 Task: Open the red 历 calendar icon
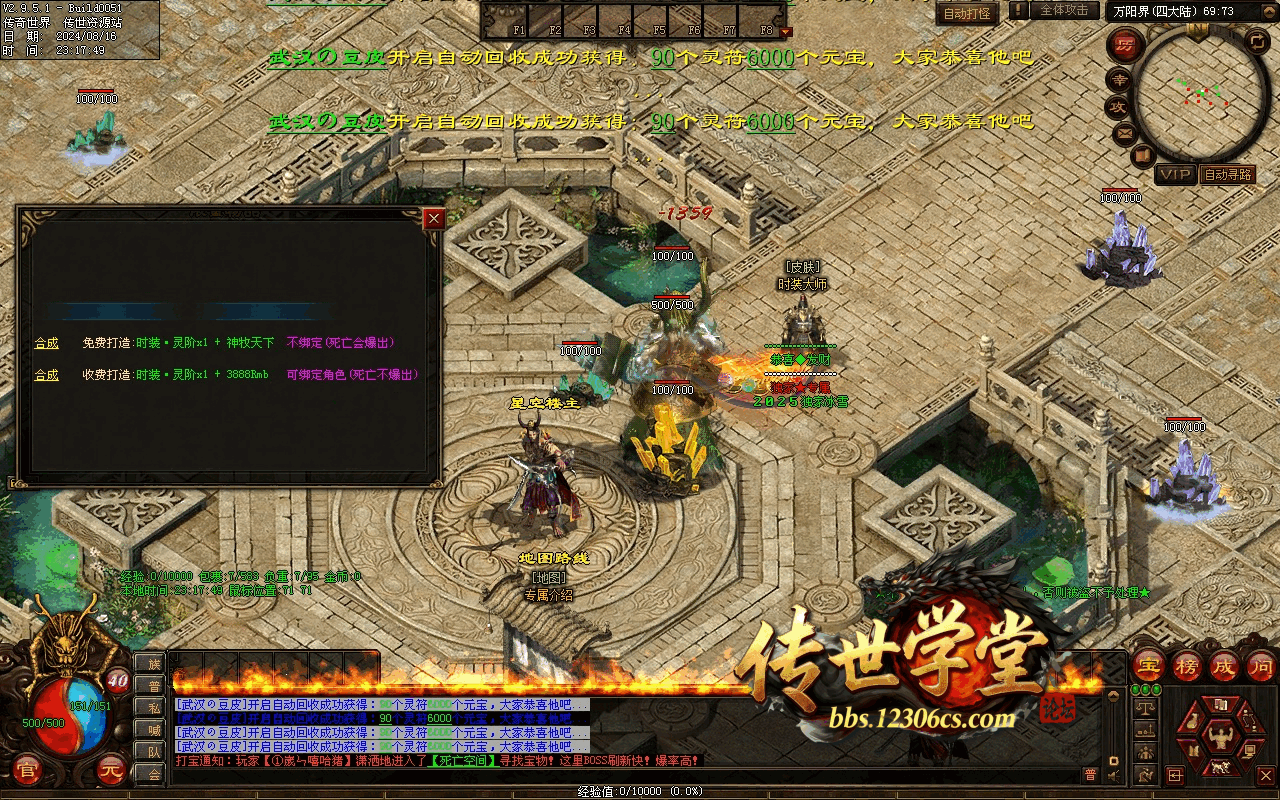point(1125,45)
